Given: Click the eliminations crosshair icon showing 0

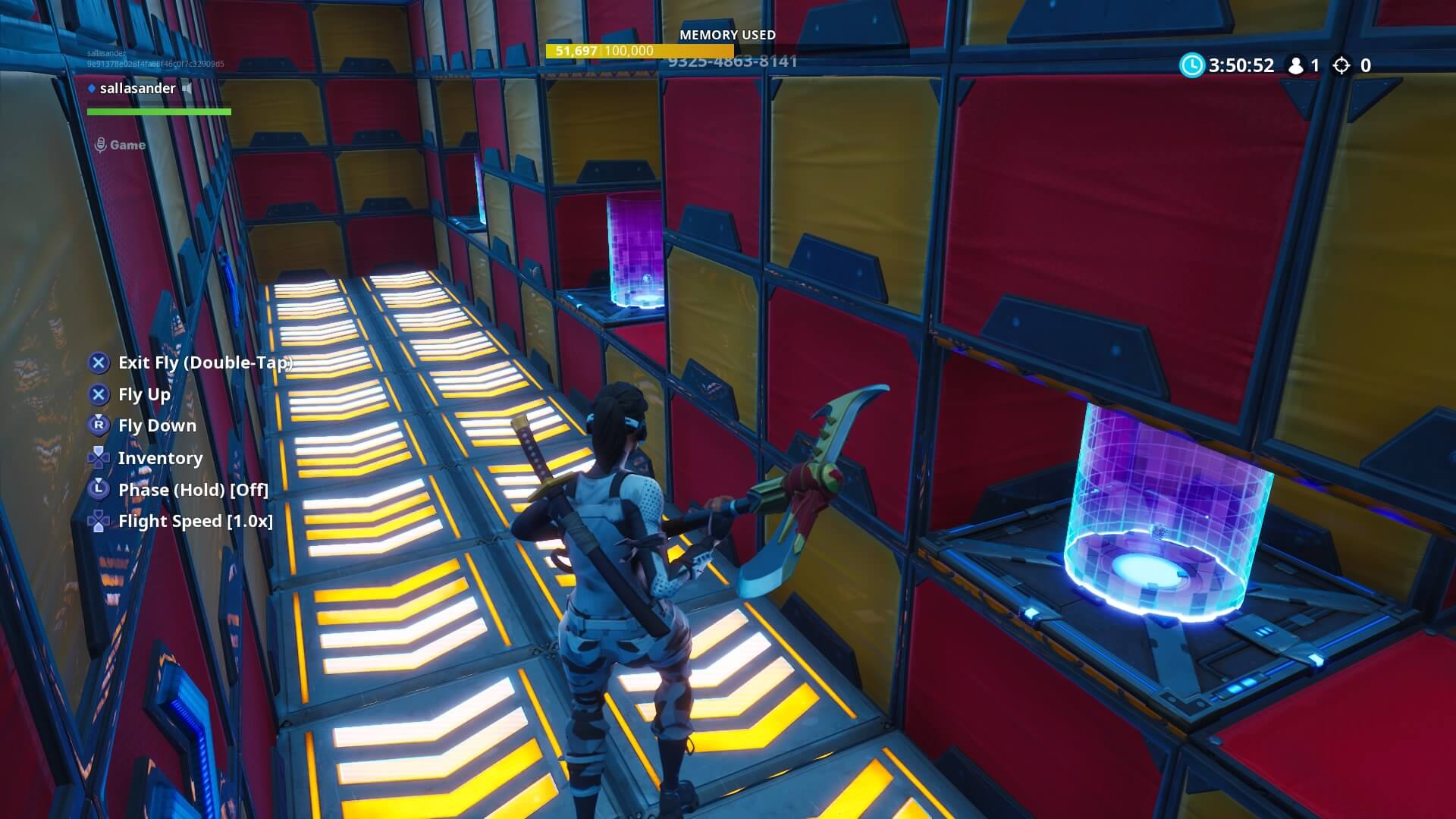Looking at the screenshot, I should (x=1342, y=66).
